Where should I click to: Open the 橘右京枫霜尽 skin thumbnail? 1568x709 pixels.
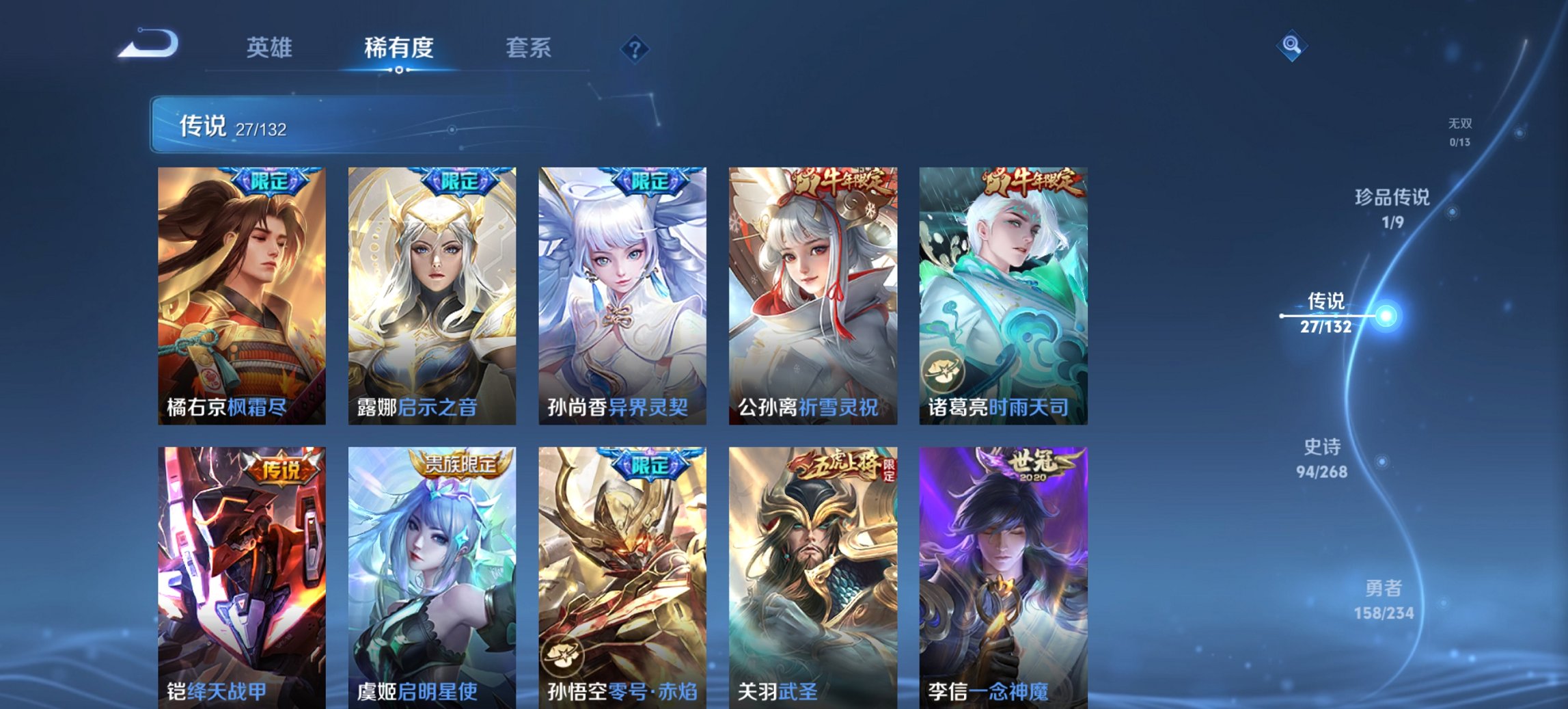[243, 294]
